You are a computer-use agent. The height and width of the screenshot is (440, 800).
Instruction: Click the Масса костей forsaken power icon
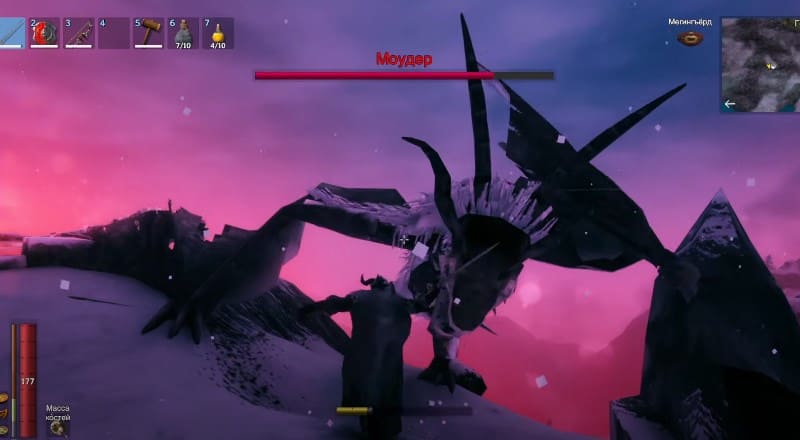coord(58,428)
